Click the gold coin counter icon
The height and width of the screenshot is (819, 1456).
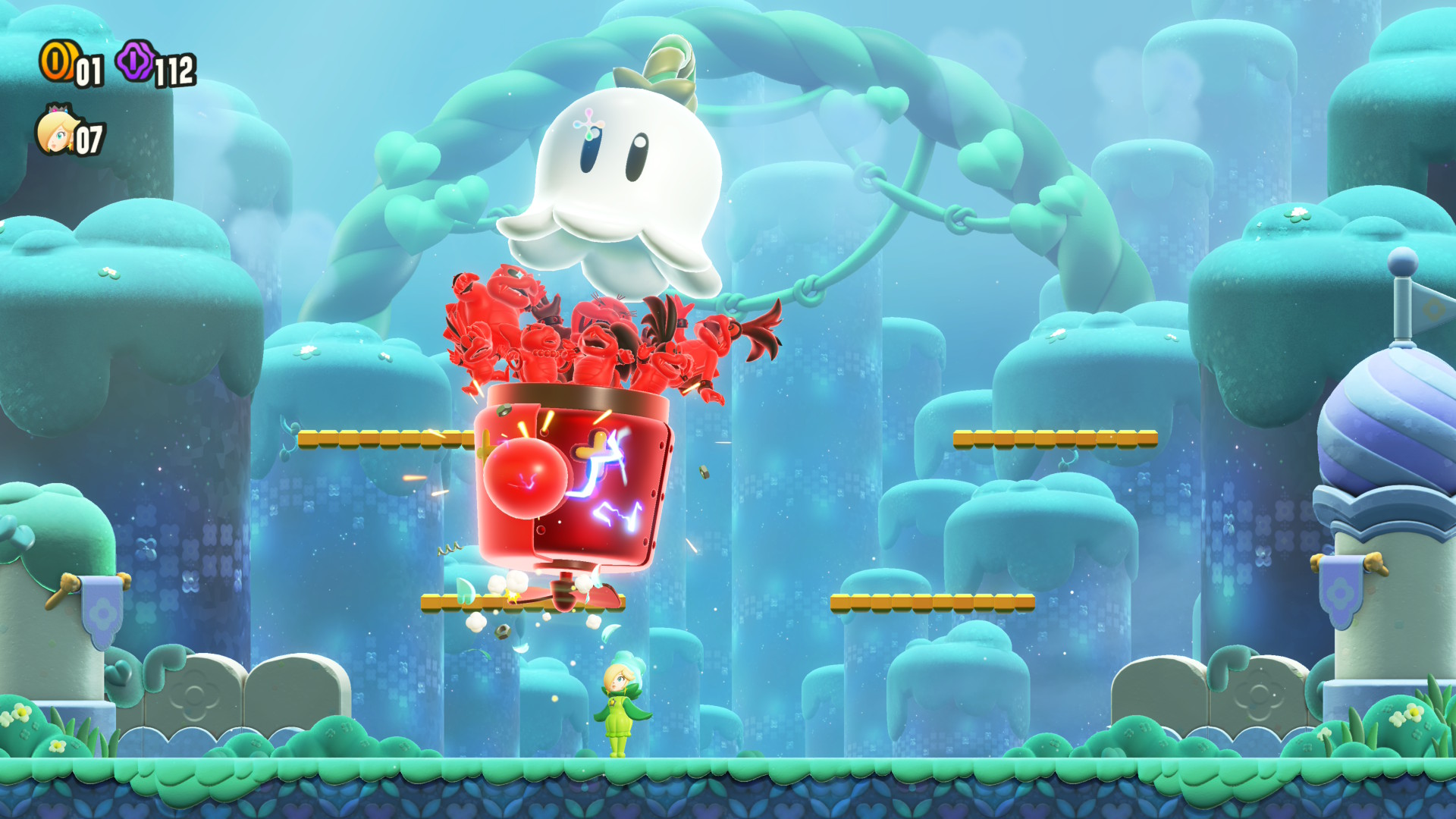(x=57, y=61)
